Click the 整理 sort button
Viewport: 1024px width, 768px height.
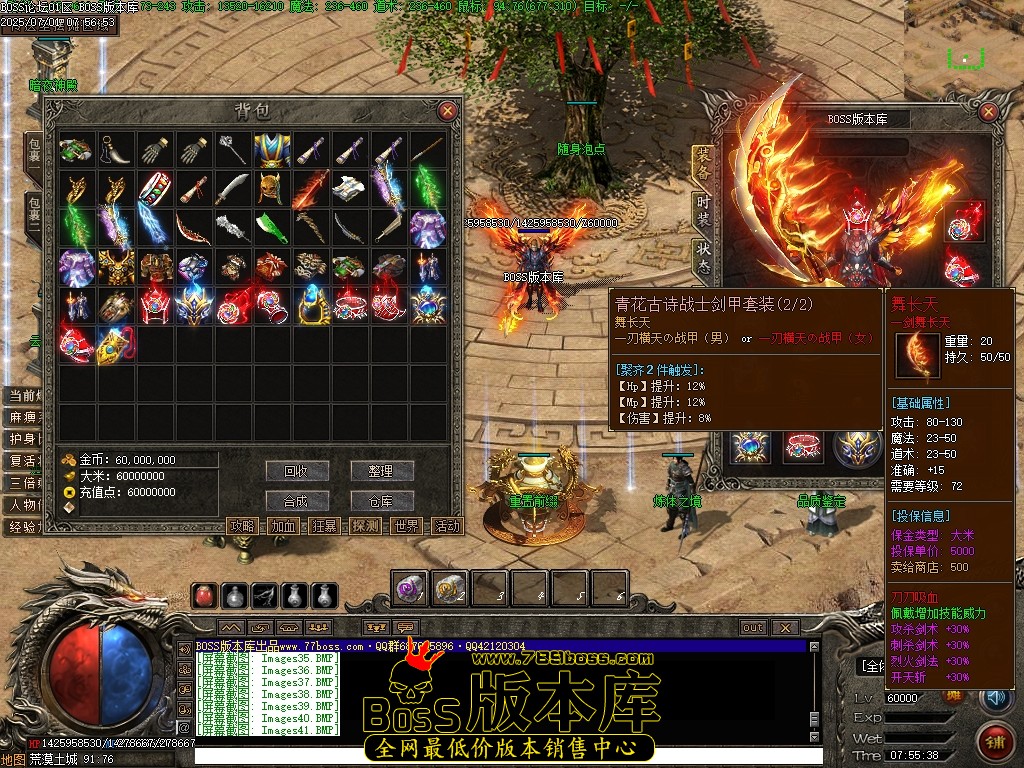(x=382, y=471)
